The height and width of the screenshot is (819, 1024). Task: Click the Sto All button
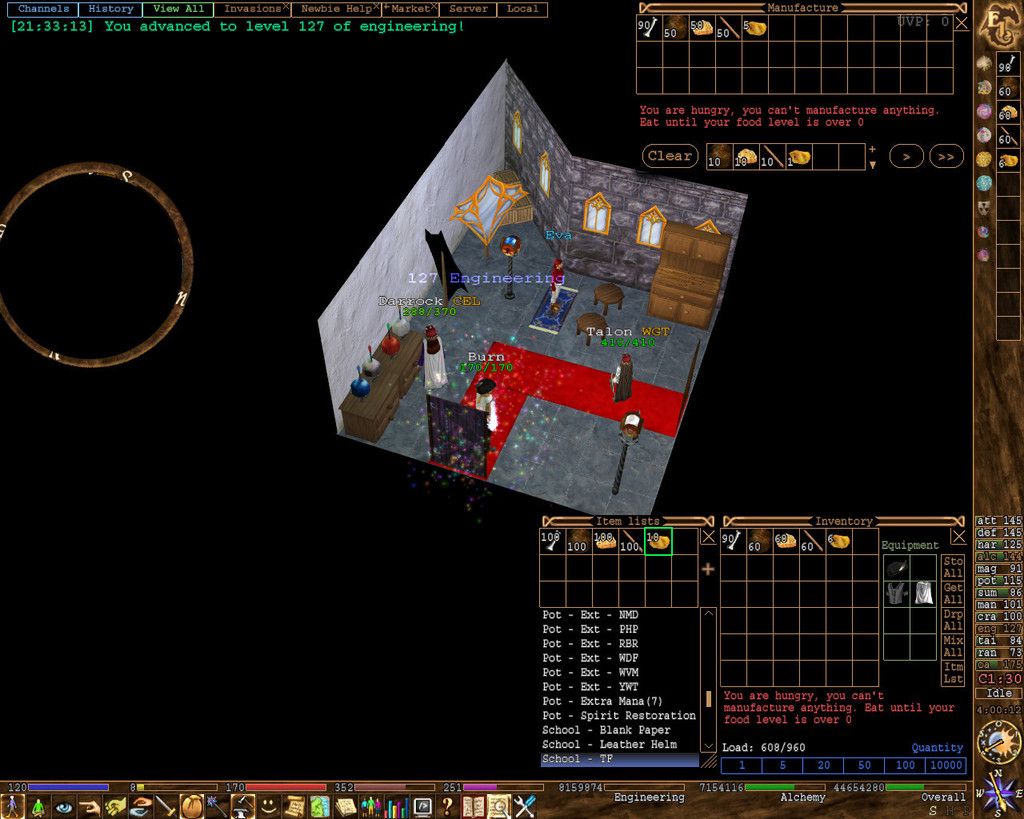point(953,567)
